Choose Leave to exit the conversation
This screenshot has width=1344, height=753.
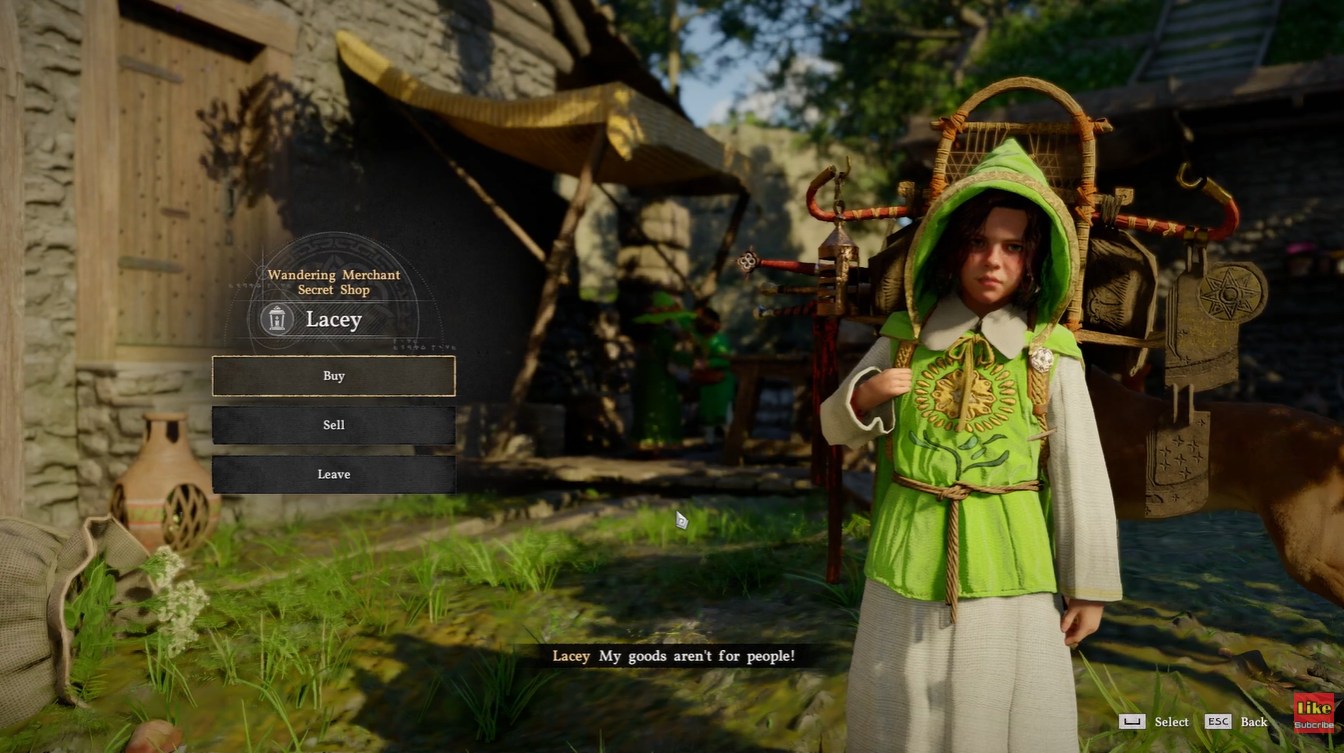tap(332, 474)
